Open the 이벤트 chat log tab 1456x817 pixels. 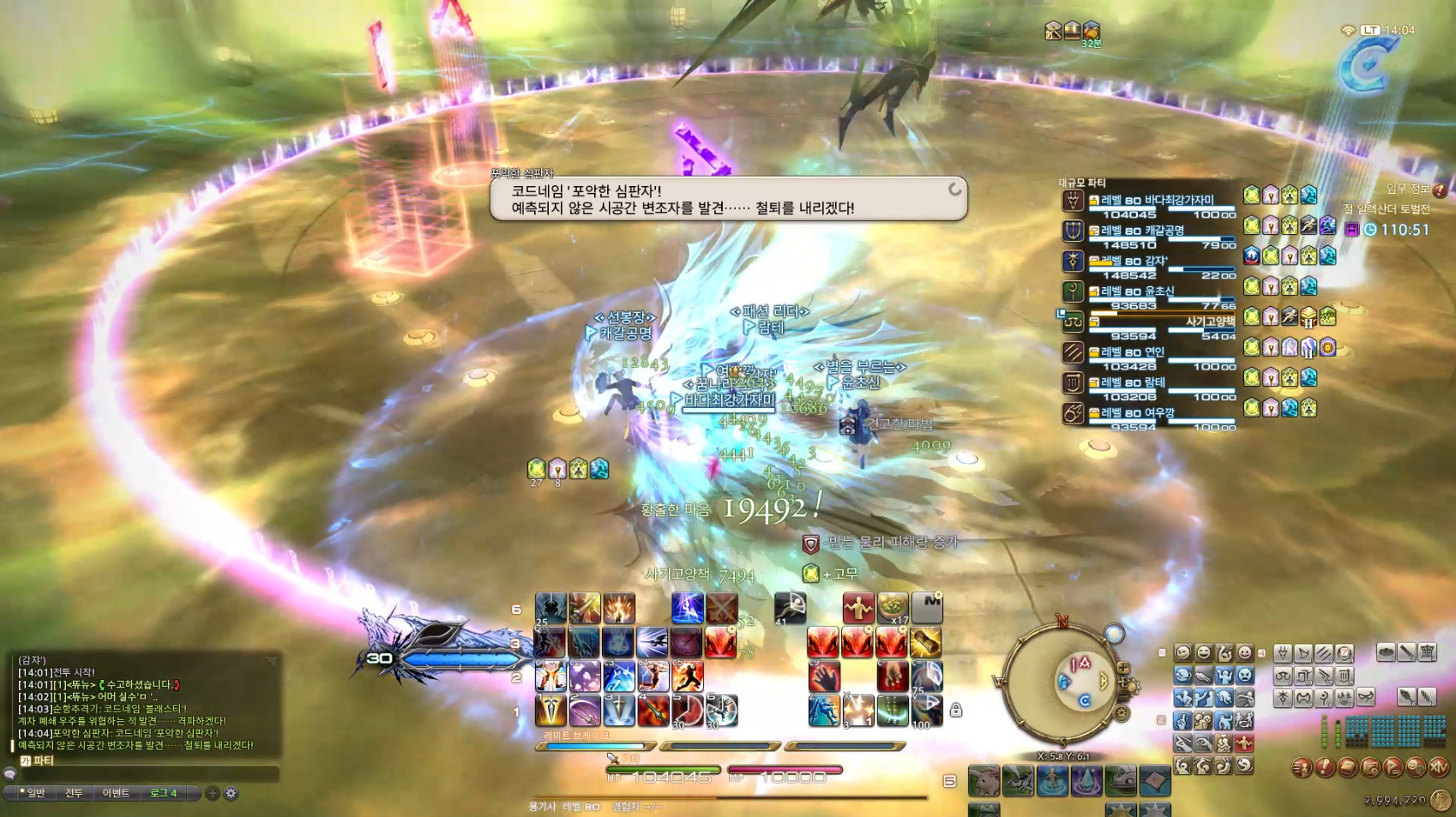116,793
